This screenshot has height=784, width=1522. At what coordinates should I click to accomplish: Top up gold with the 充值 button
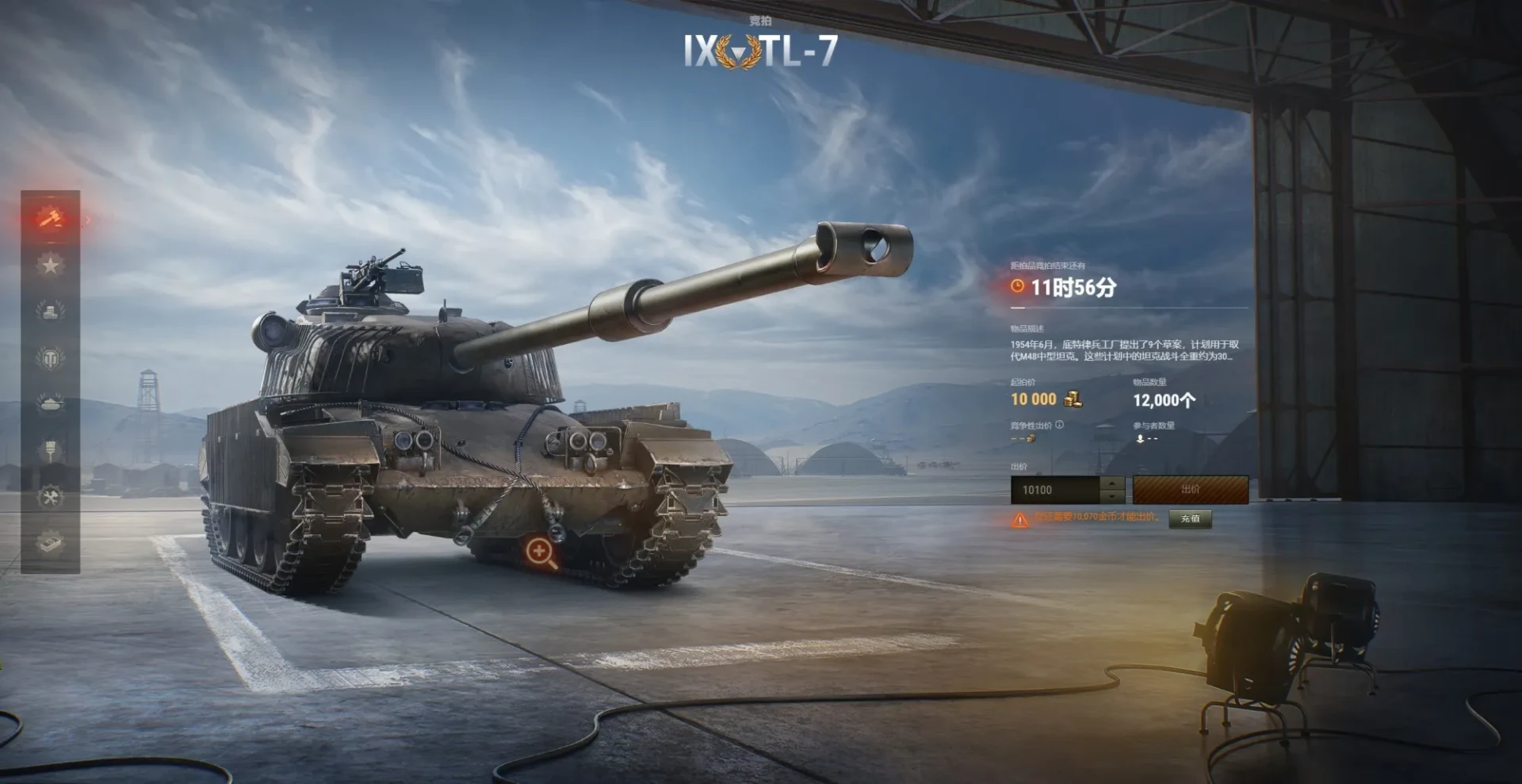pyautogui.click(x=1190, y=518)
